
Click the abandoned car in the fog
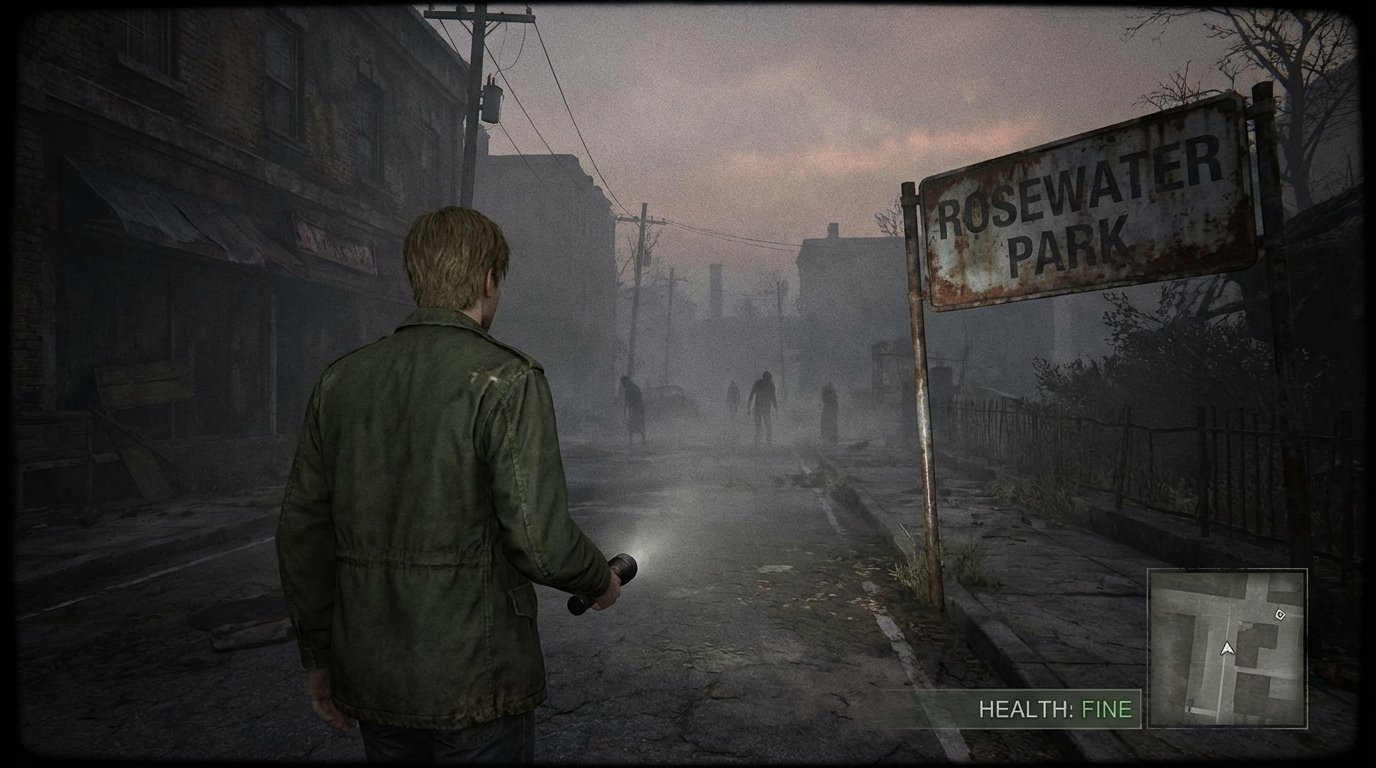pyautogui.click(x=668, y=395)
